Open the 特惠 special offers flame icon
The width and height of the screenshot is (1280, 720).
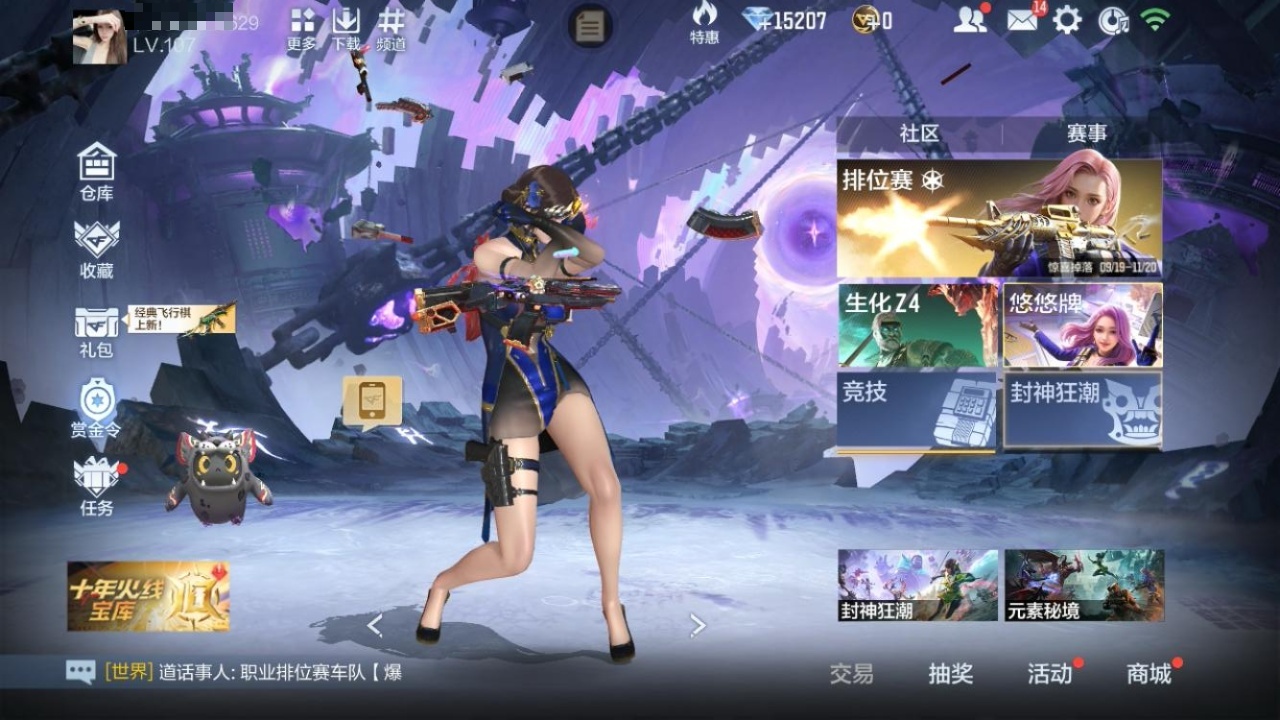(x=704, y=23)
